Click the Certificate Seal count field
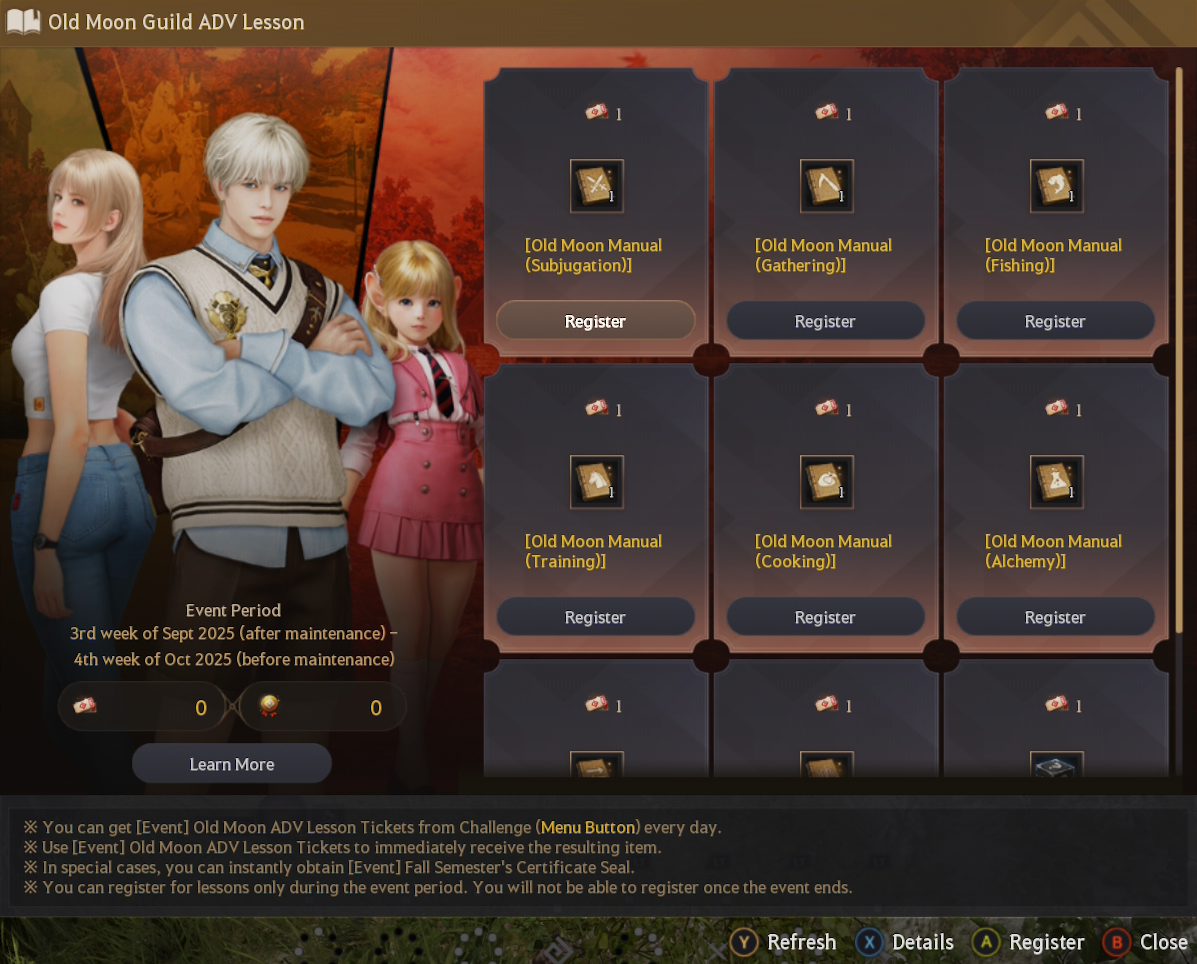The width and height of the screenshot is (1197, 964). click(323, 707)
